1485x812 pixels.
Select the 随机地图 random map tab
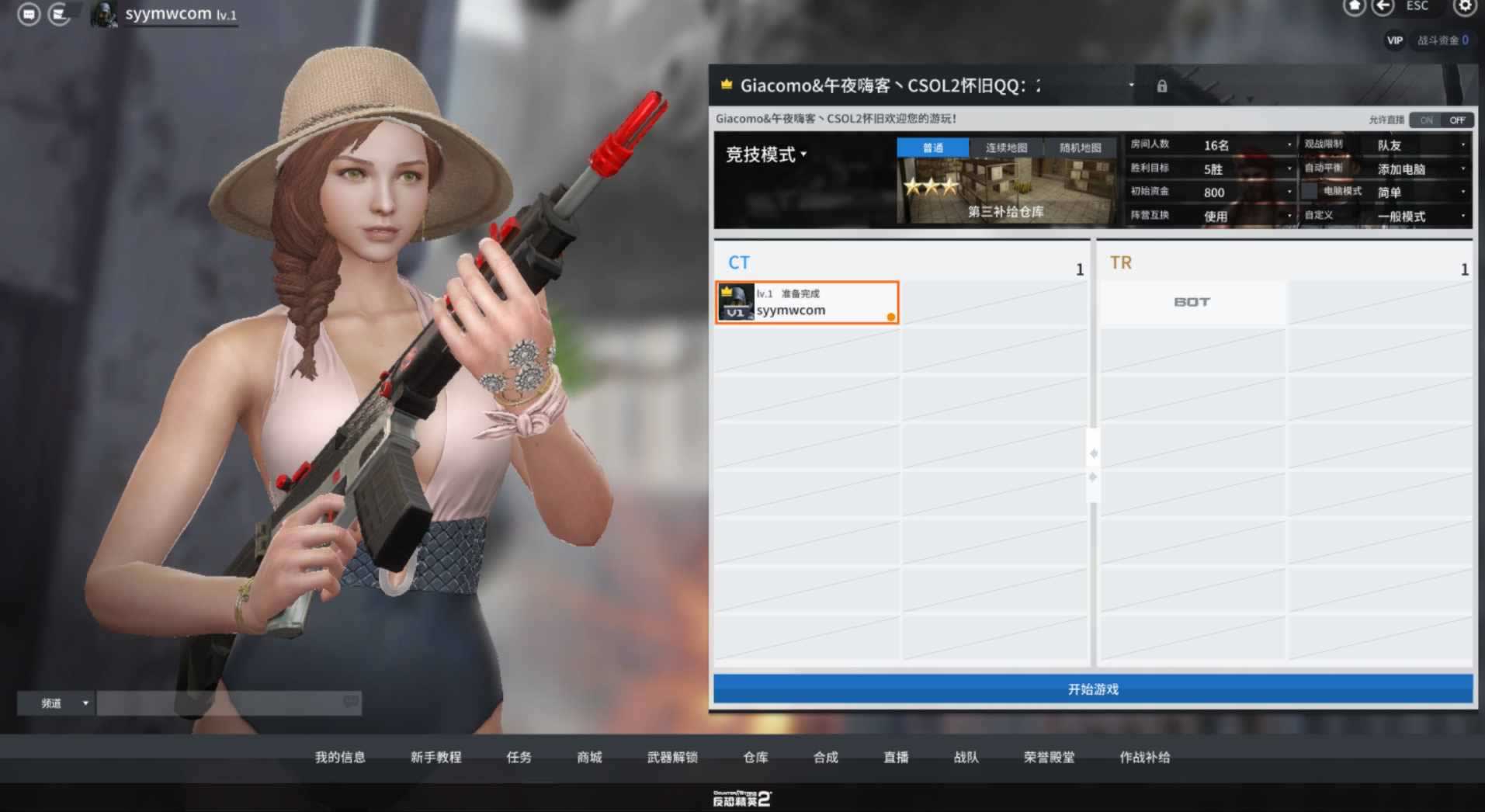tap(1080, 147)
